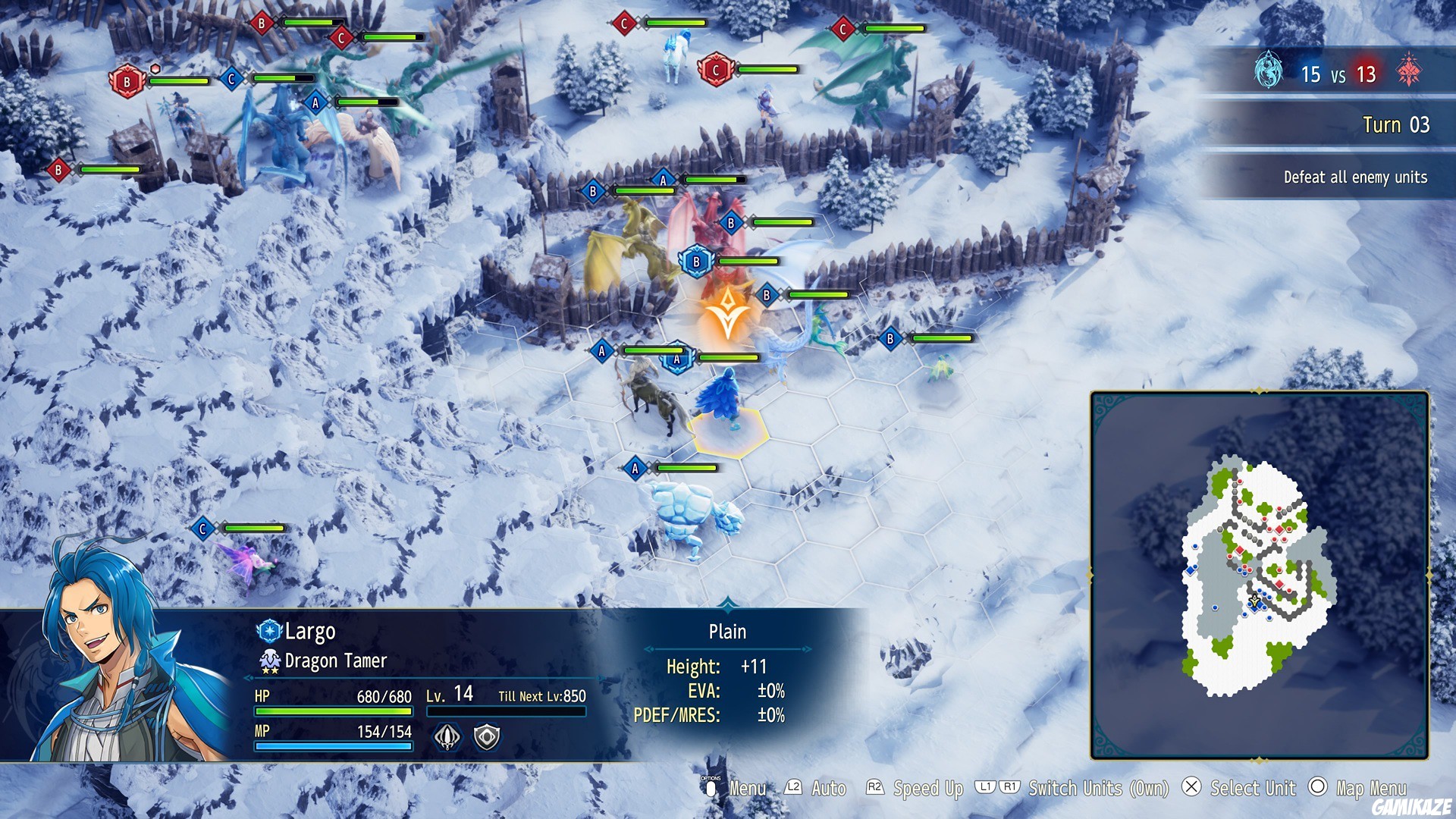
Task: Expand the right arrow on the Plain terrain panel
Action: tap(804, 649)
